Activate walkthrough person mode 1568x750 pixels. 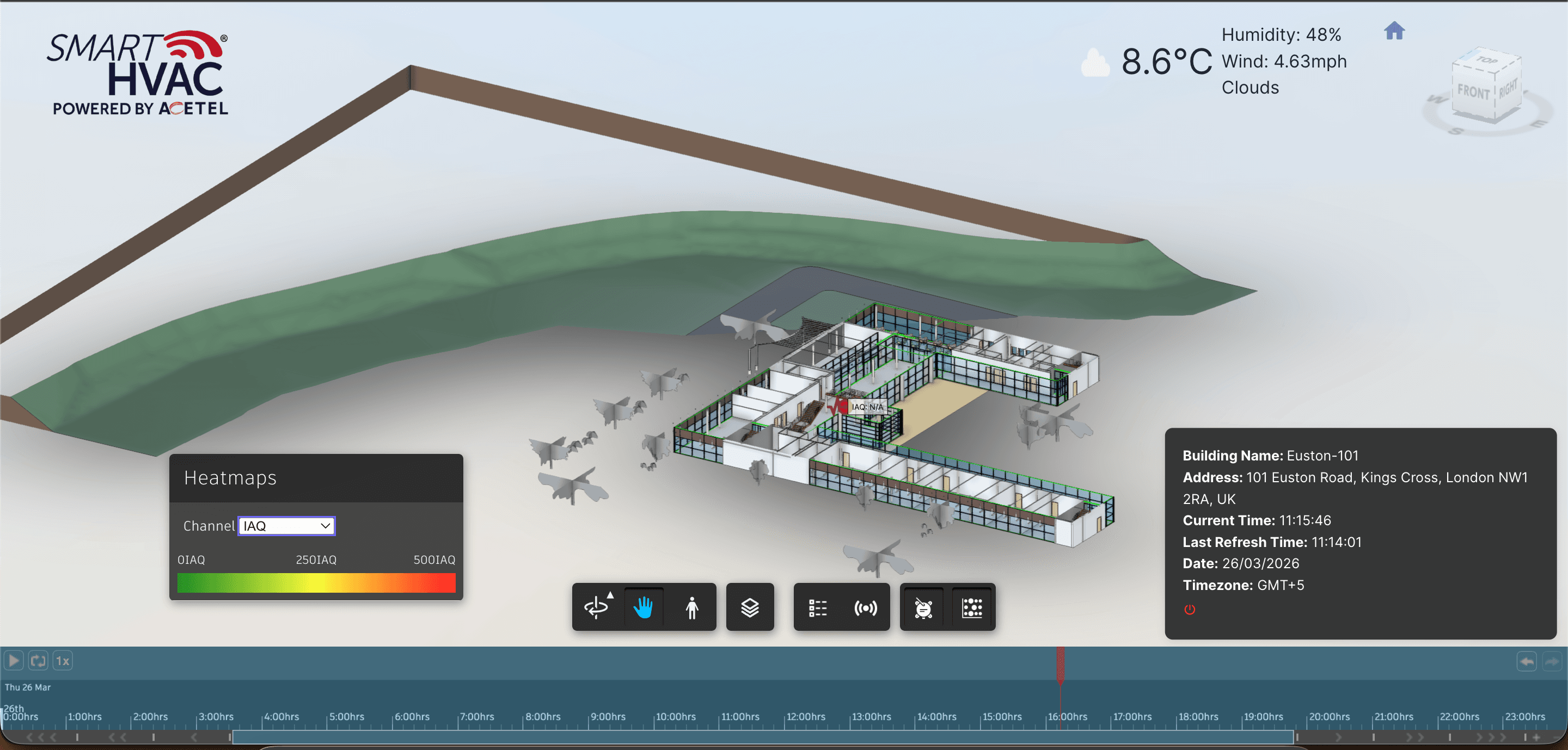[693, 606]
